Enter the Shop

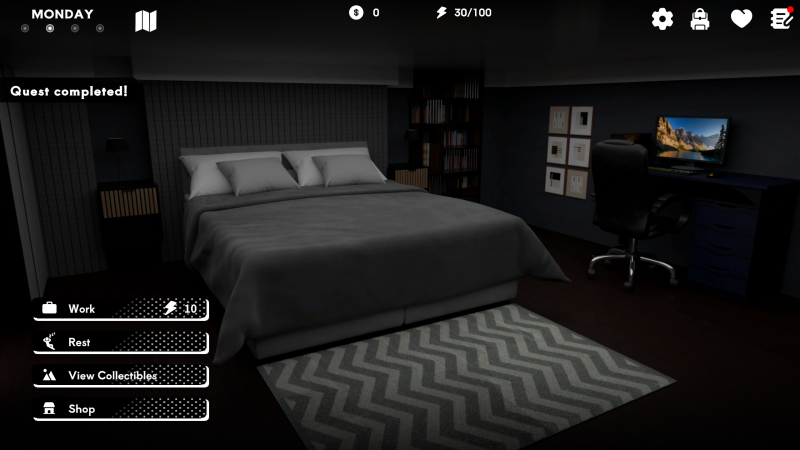[x=120, y=409]
